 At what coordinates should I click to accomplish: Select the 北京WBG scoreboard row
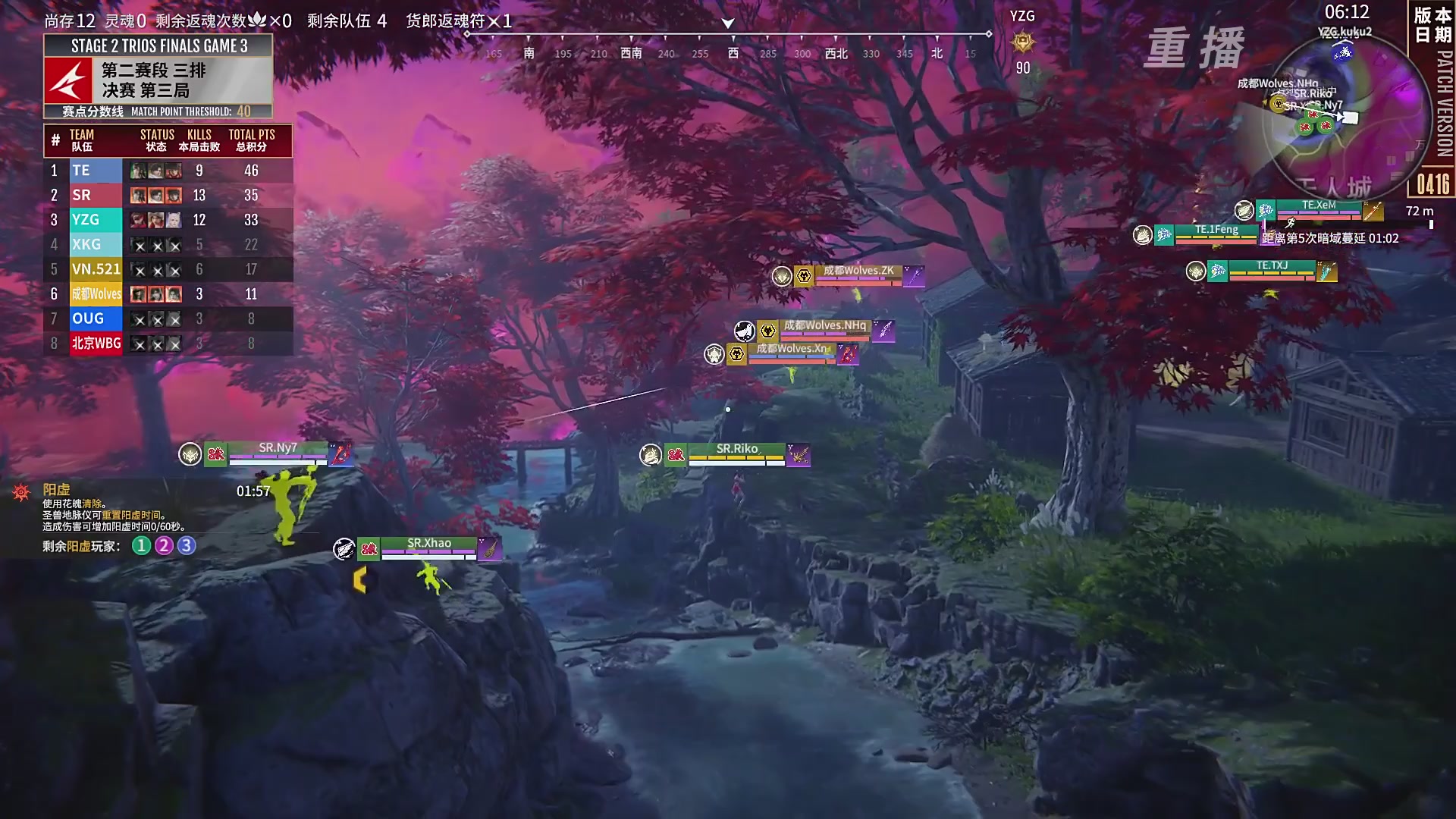tap(96, 344)
